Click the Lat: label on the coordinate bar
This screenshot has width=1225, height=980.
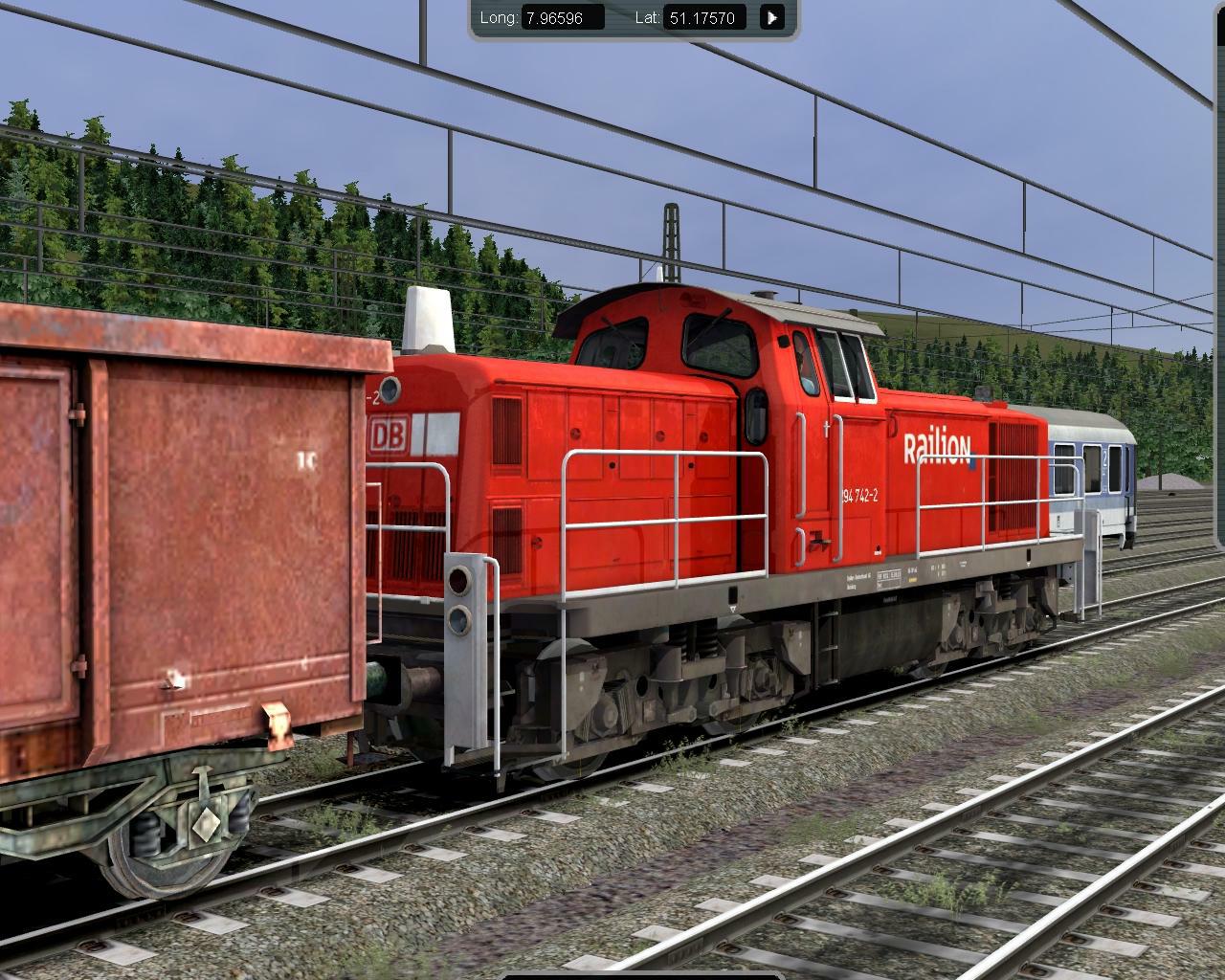[647, 16]
